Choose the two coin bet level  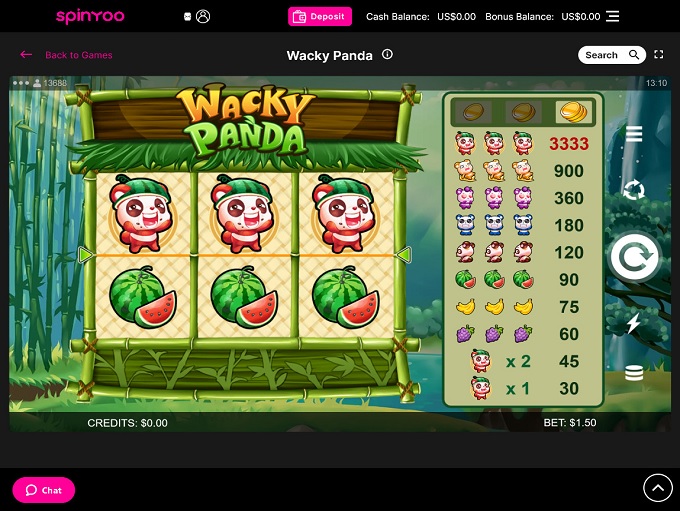pos(520,111)
